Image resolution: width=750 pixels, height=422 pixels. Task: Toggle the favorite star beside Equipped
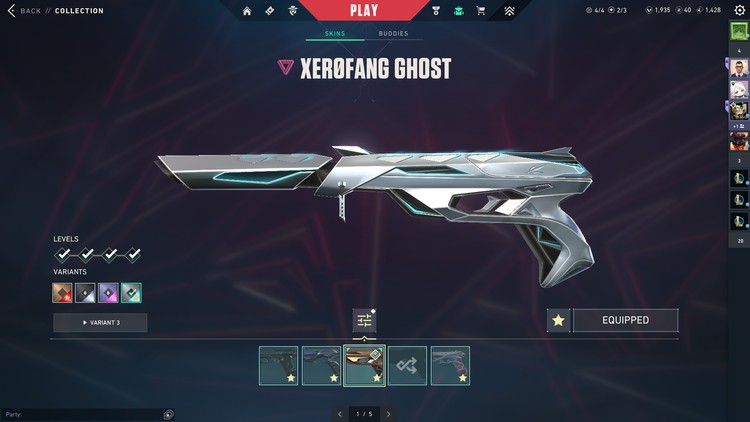coord(559,320)
